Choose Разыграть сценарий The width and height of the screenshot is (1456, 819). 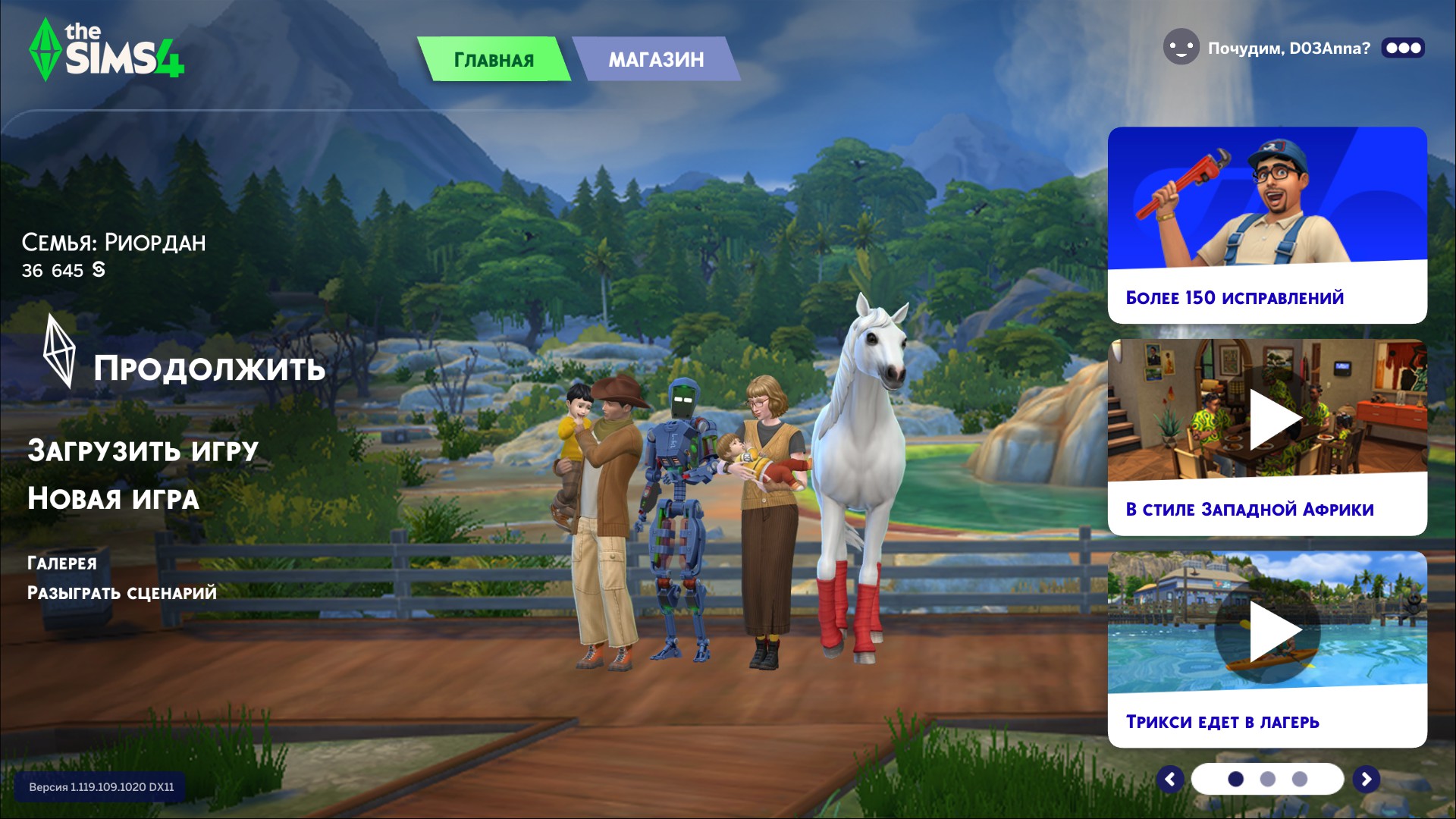point(121,593)
